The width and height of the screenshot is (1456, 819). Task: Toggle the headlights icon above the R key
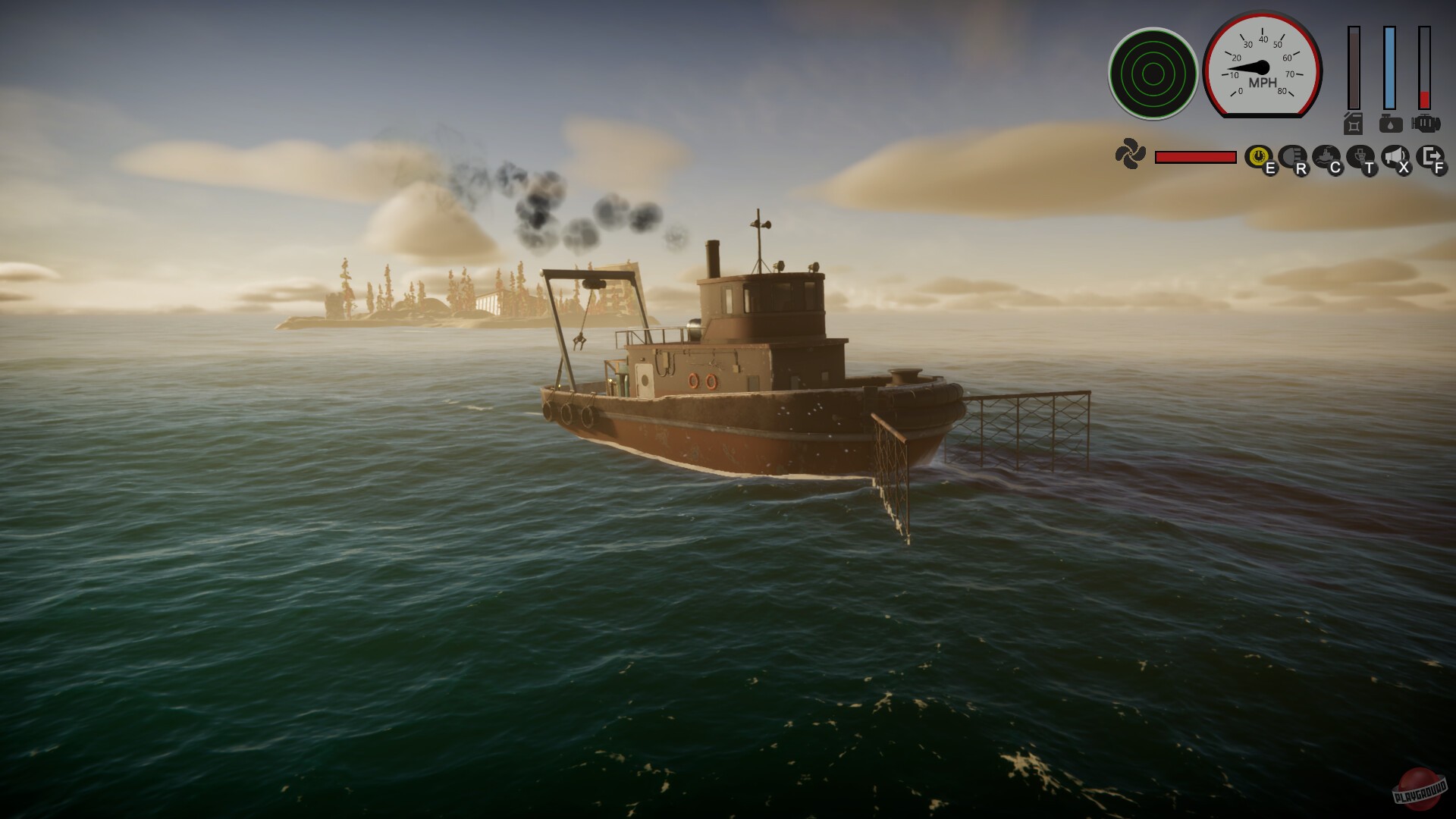pyautogui.click(x=1293, y=155)
